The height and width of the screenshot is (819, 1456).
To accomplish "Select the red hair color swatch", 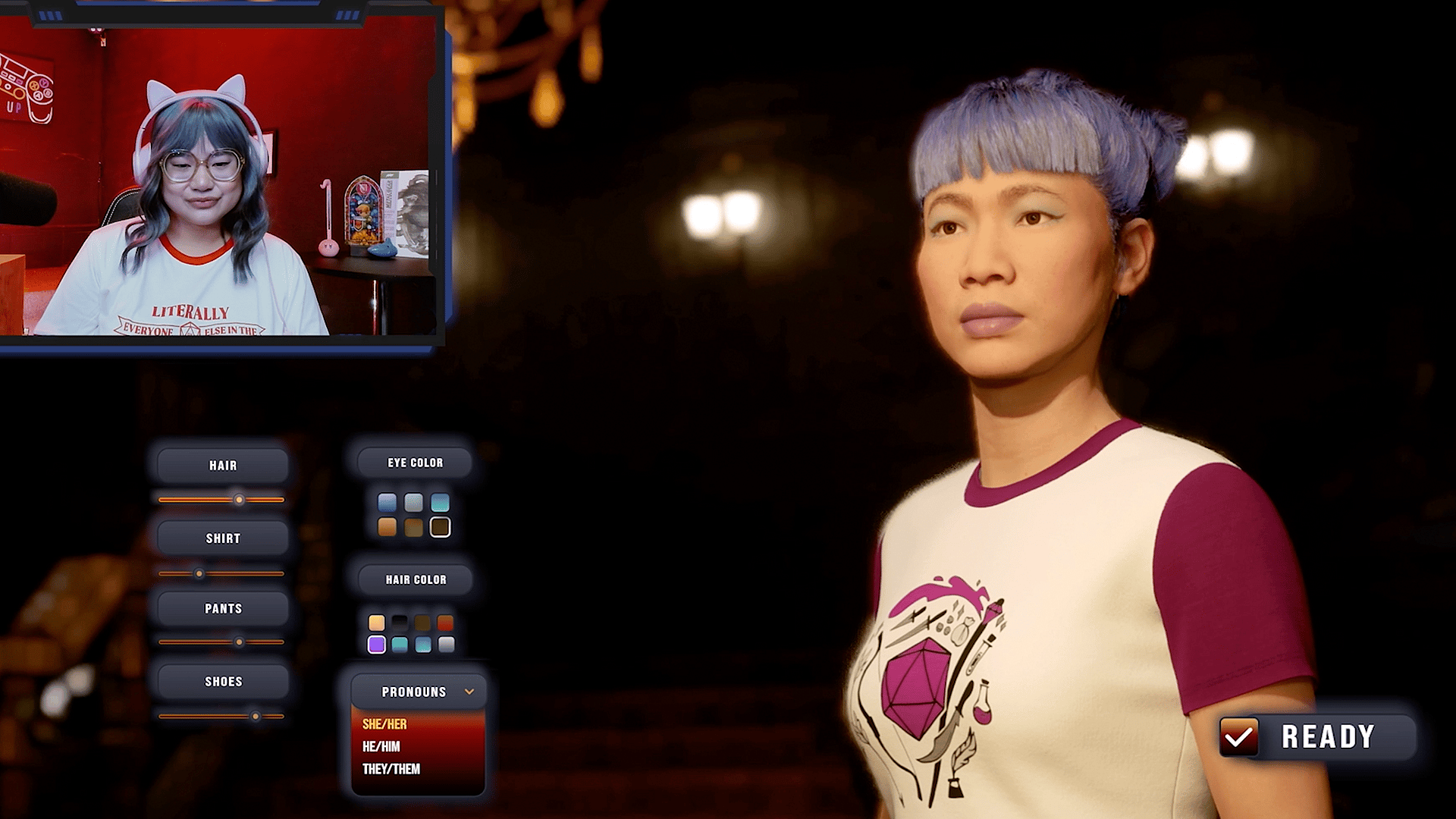I will pyautogui.click(x=446, y=623).
